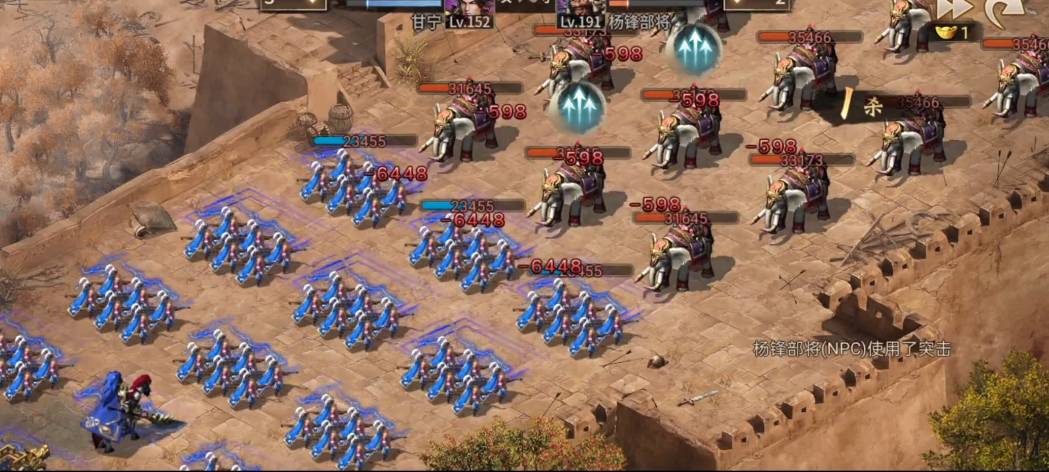Select Gan Ning's Lv.152 portrait
The height and width of the screenshot is (472, 1049).
point(468,8)
